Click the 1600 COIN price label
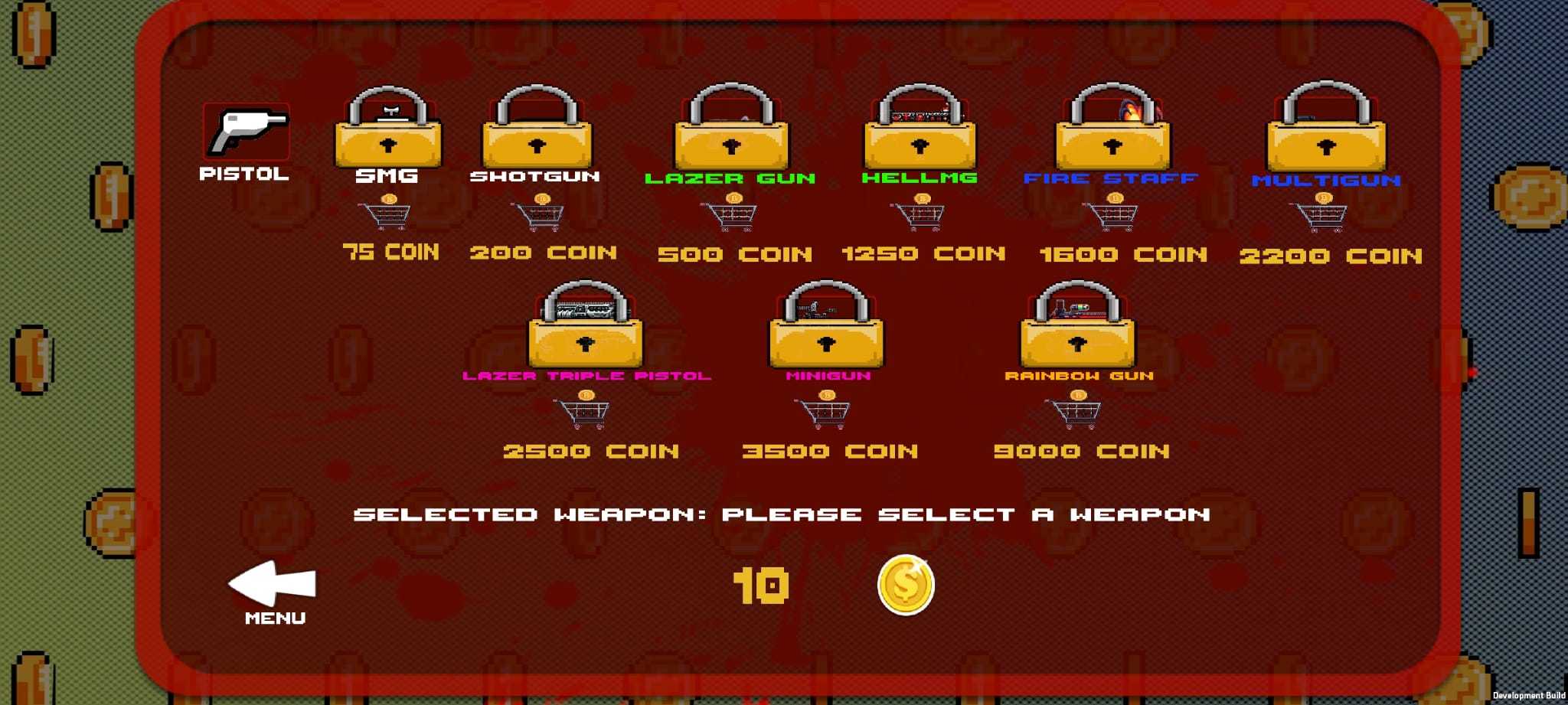The height and width of the screenshot is (705, 1568). (x=1122, y=253)
